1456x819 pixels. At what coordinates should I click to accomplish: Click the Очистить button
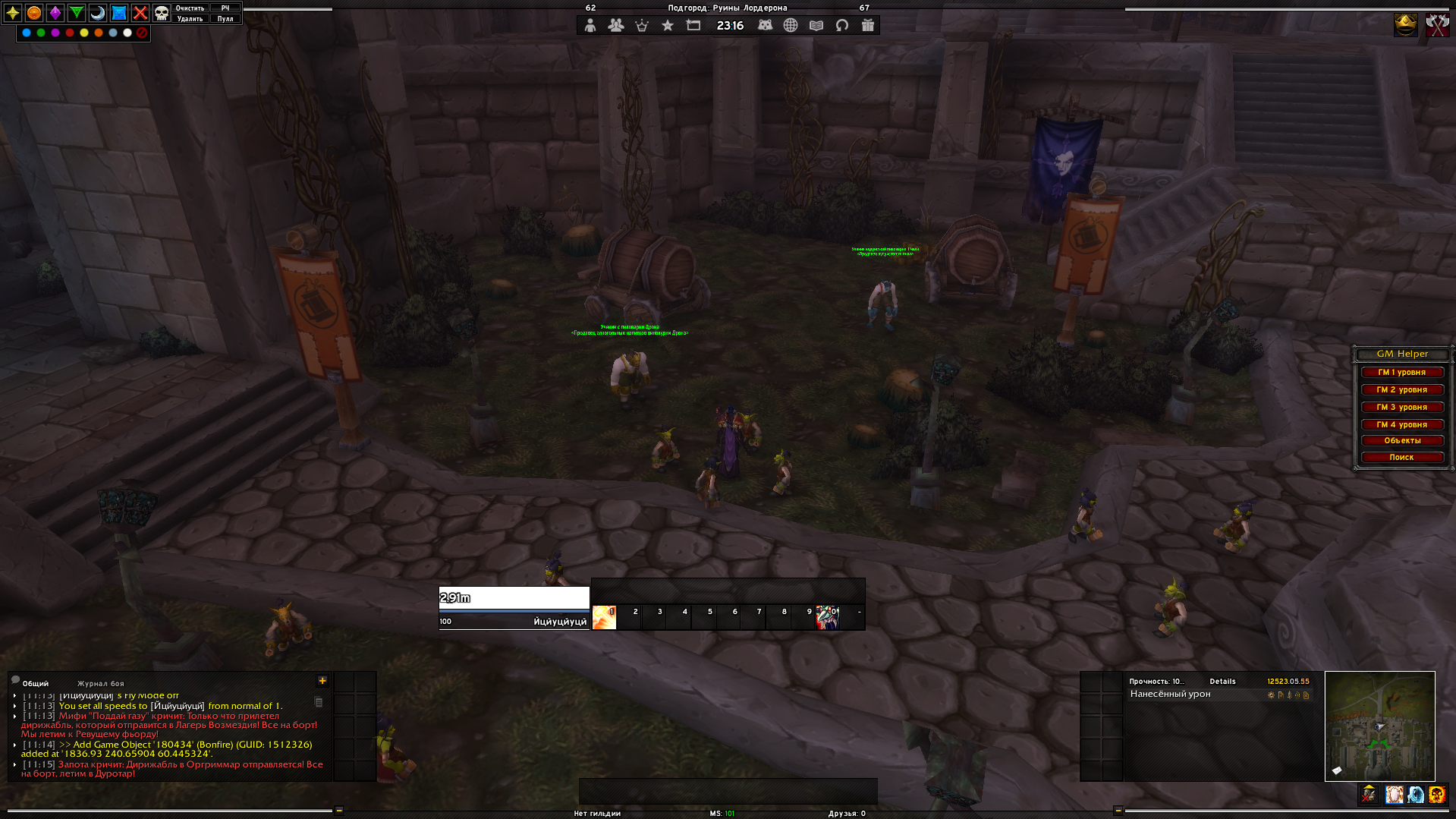[190, 8]
